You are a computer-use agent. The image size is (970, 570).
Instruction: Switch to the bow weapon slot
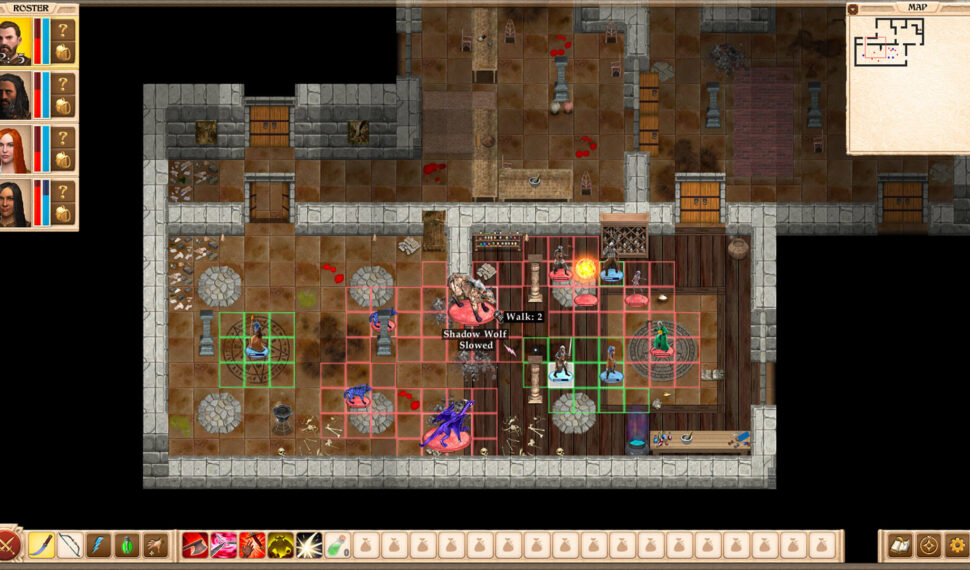coord(69,545)
